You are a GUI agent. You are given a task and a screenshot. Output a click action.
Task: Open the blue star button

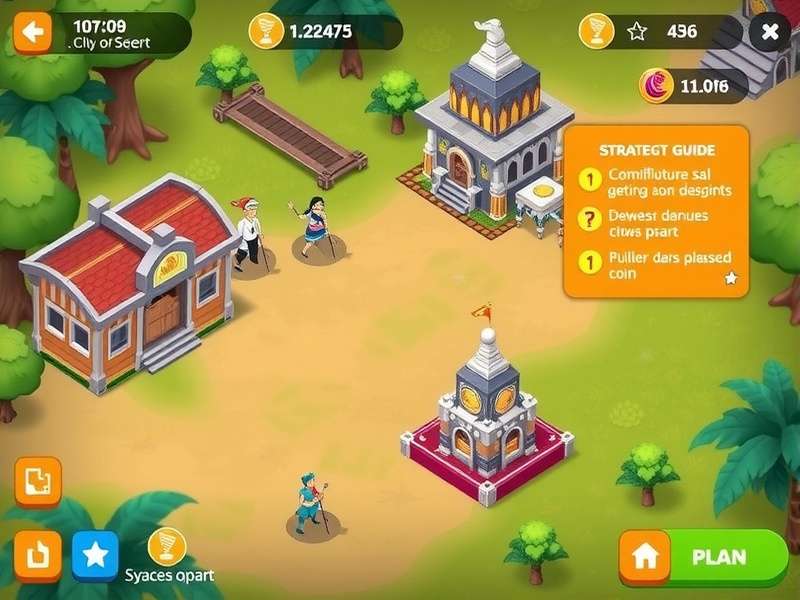(95, 555)
